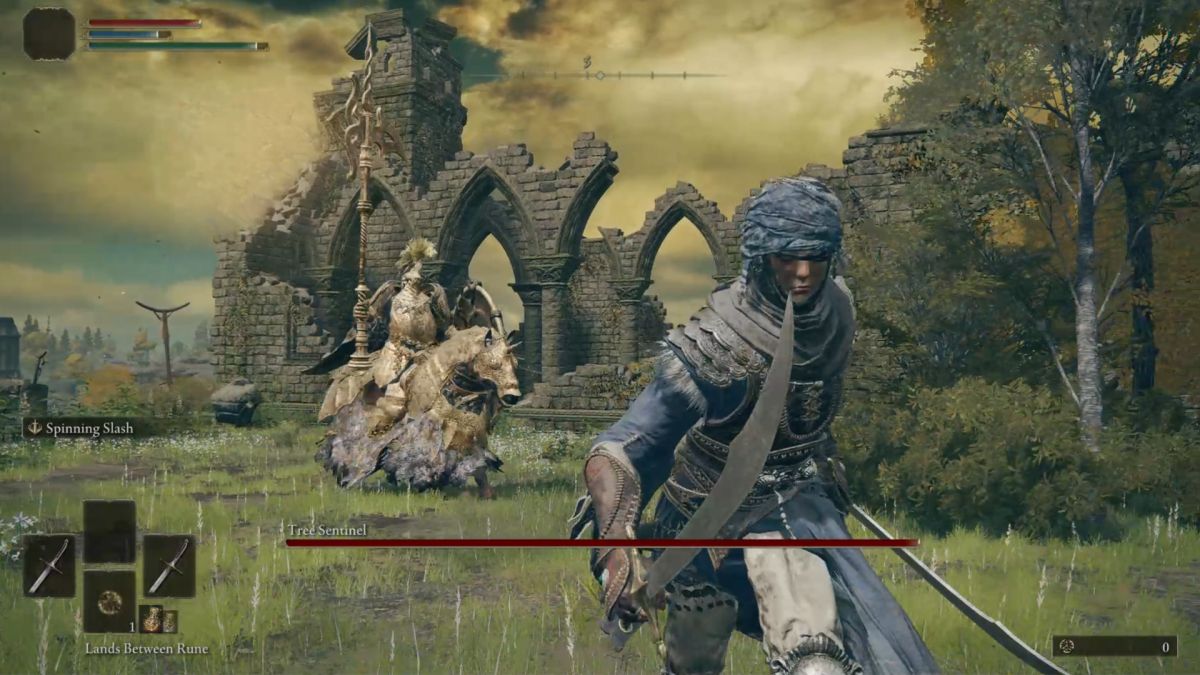1200x675 pixels.
Task: Click the empty spell slot above the rune
Action: coord(109,531)
